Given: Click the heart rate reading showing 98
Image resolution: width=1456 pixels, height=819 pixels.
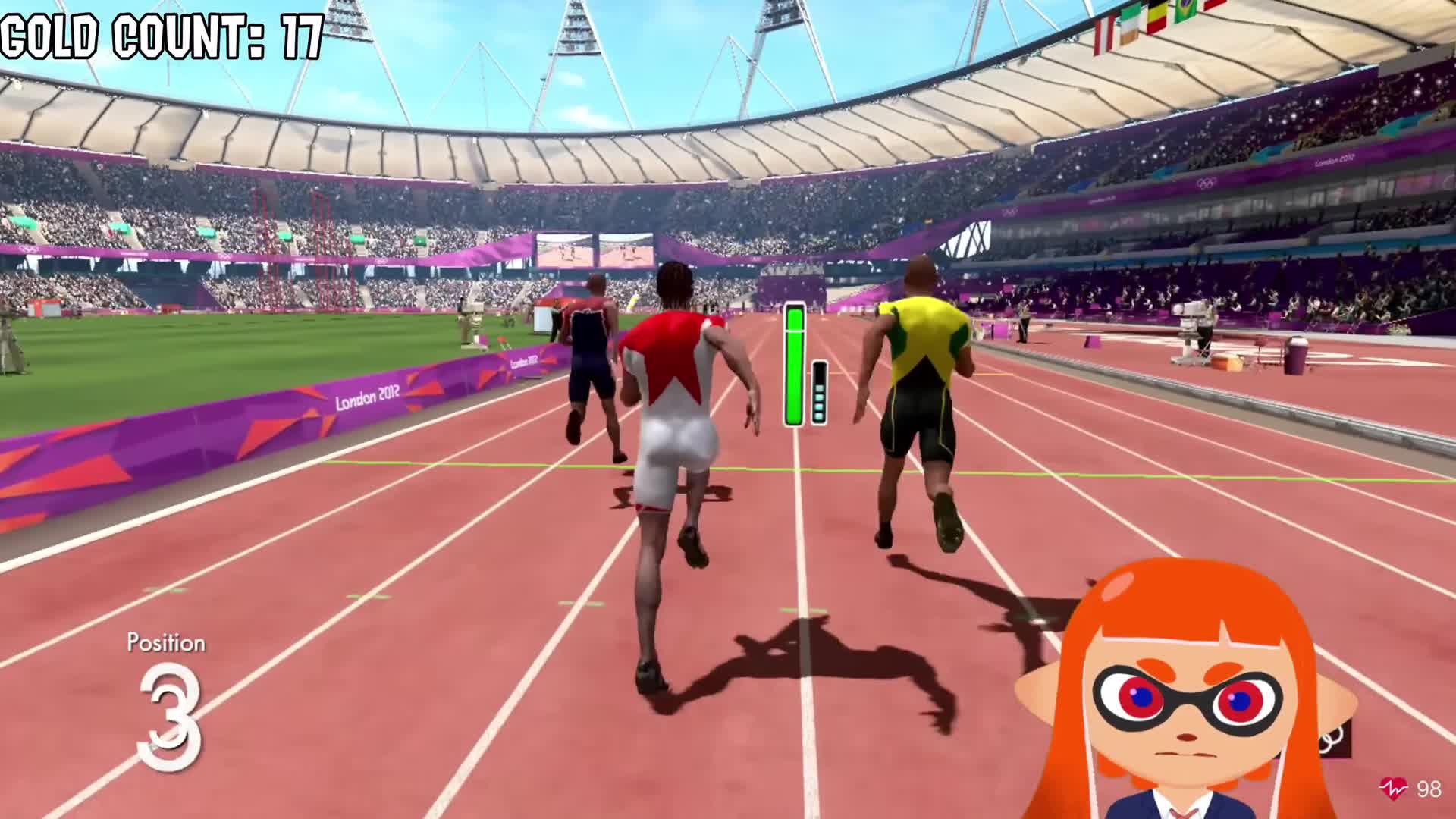Looking at the screenshot, I should [1431, 789].
